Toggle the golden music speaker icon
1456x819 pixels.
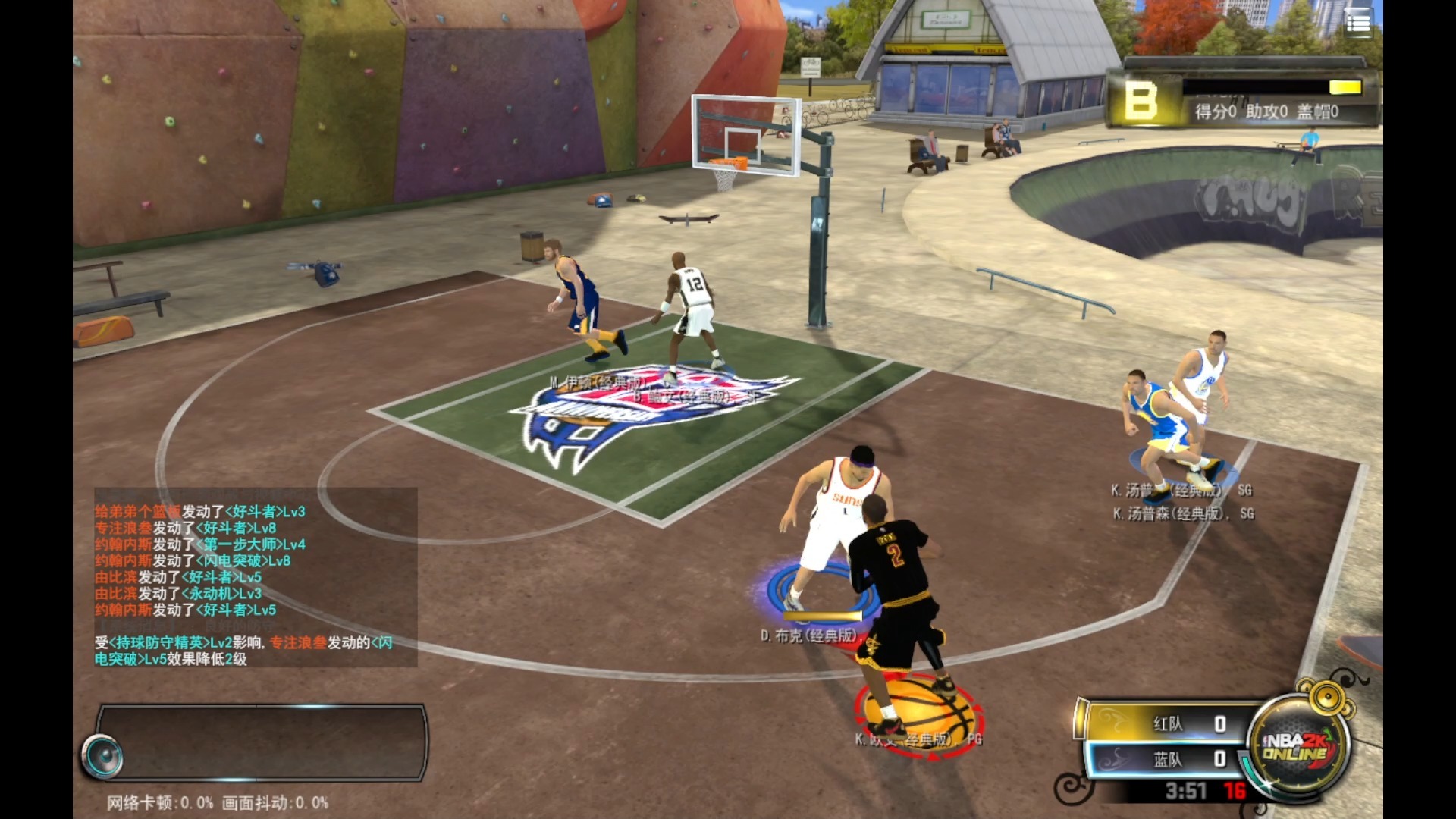pyautogui.click(x=1328, y=695)
